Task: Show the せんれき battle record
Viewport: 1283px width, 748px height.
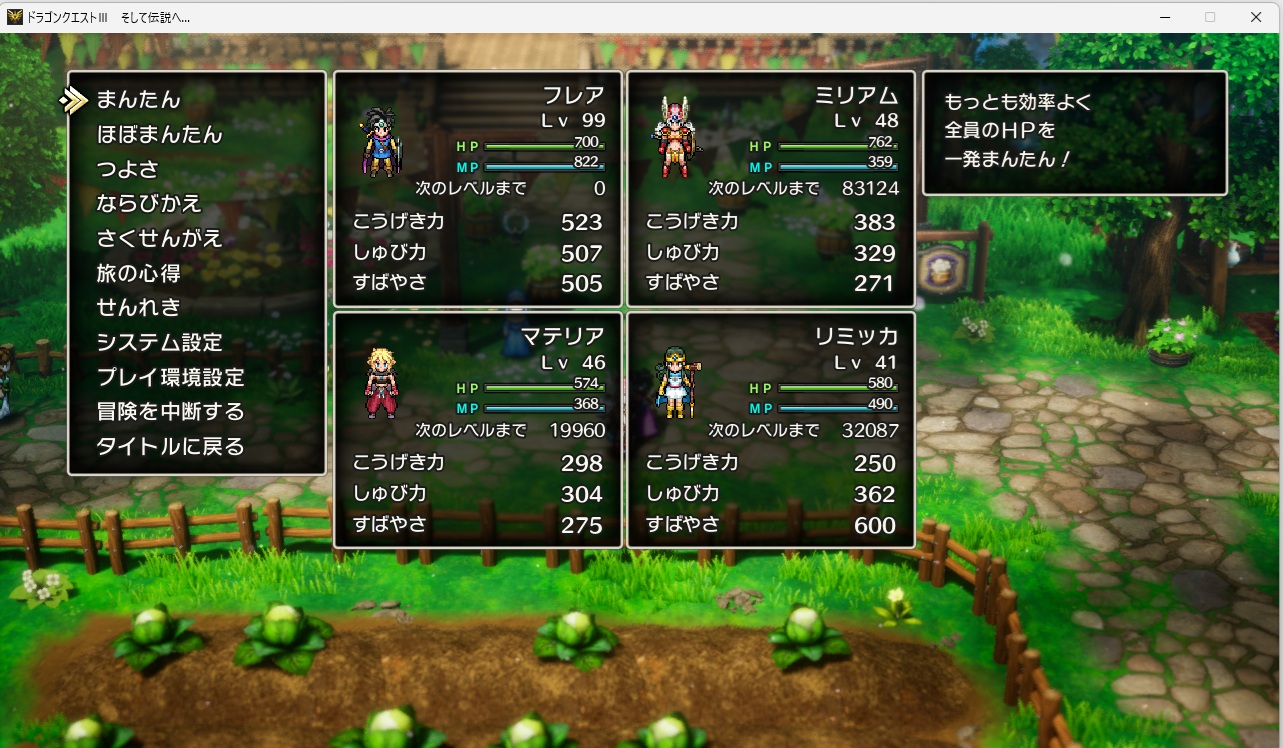Action: [x=138, y=308]
